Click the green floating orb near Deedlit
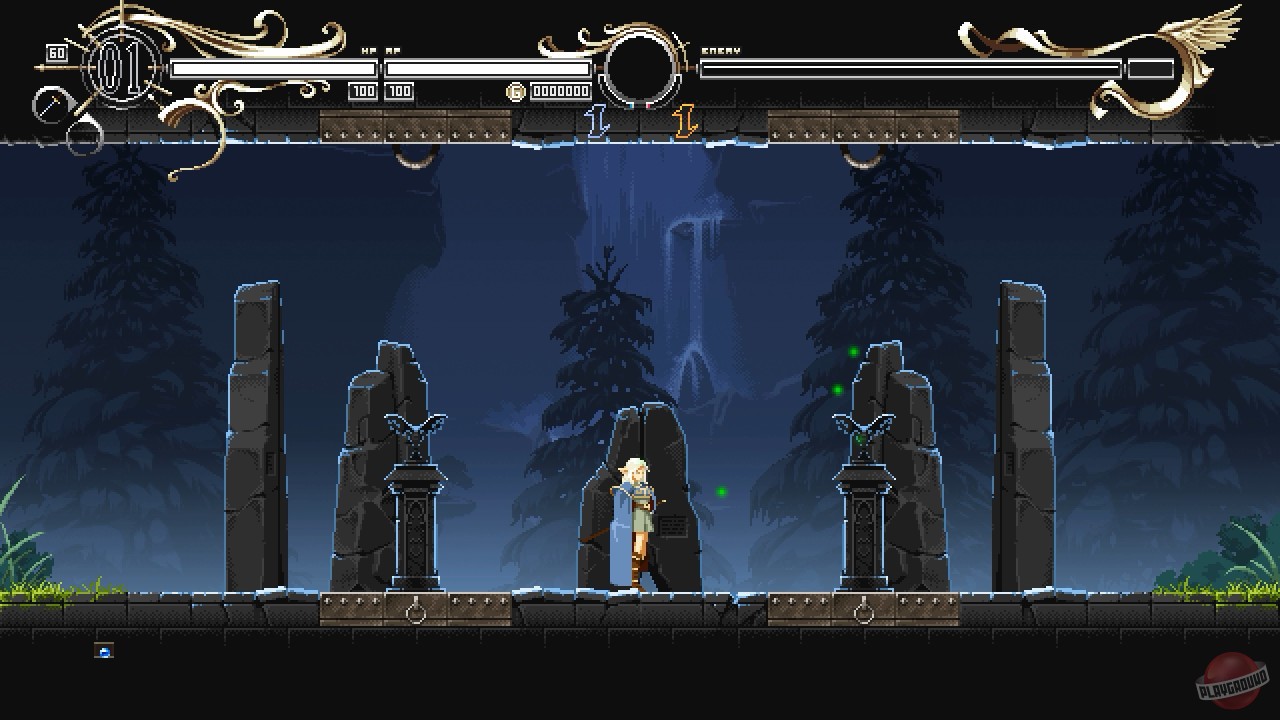The width and height of the screenshot is (1280, 720). coord(722,489)
